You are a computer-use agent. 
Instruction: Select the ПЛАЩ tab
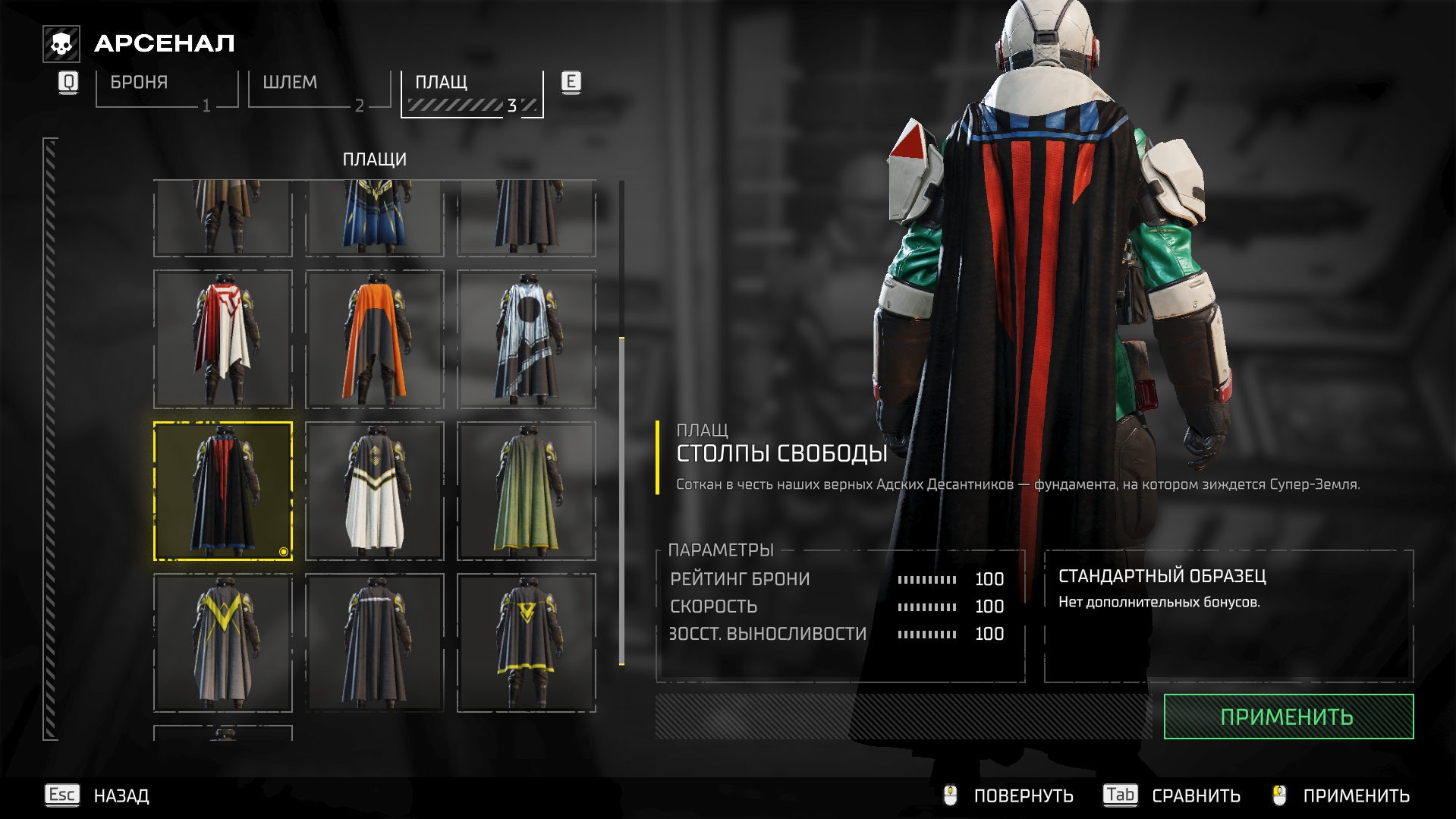(472, 92)
